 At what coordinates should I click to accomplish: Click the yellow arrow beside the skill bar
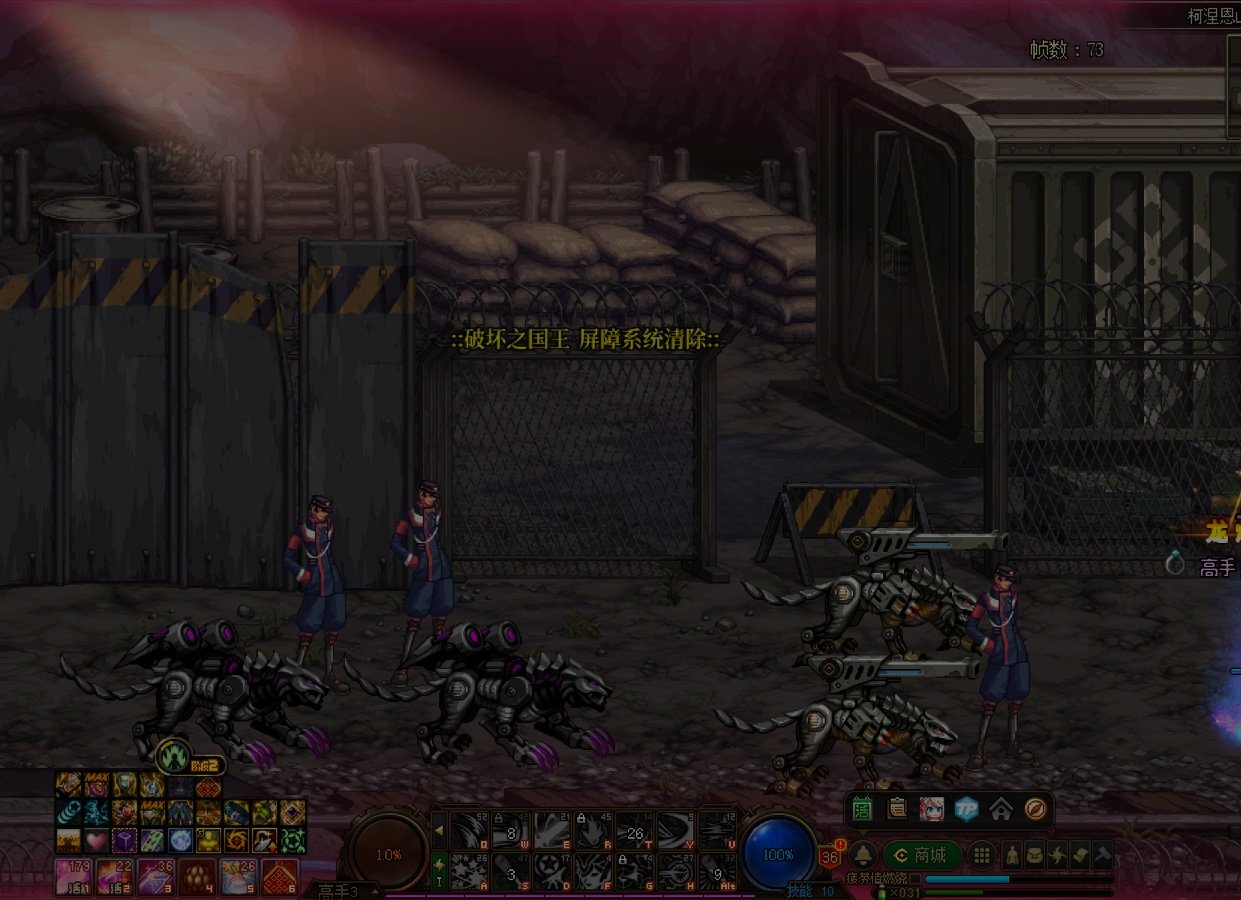438,829
